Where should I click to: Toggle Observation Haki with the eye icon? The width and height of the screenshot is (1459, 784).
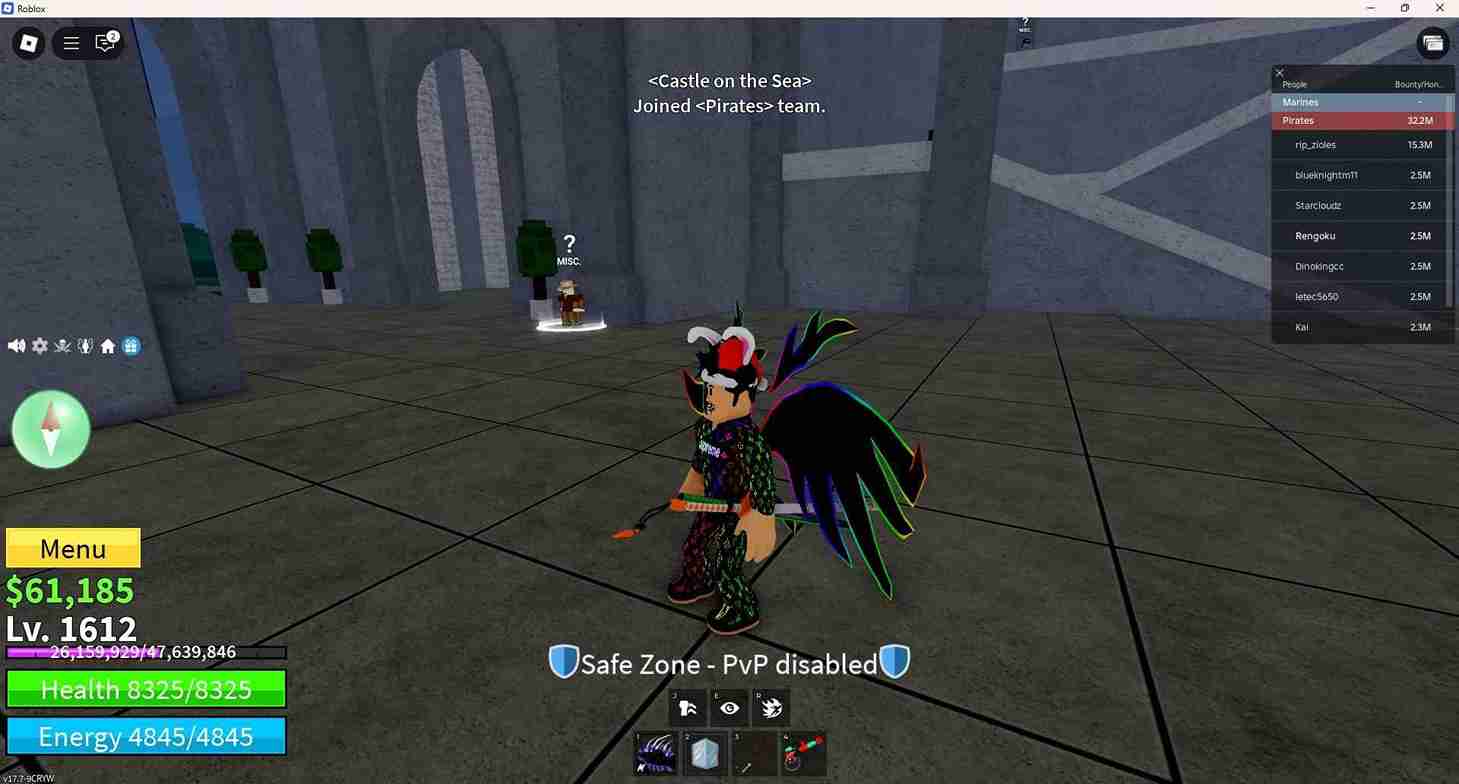pos(729,707)
